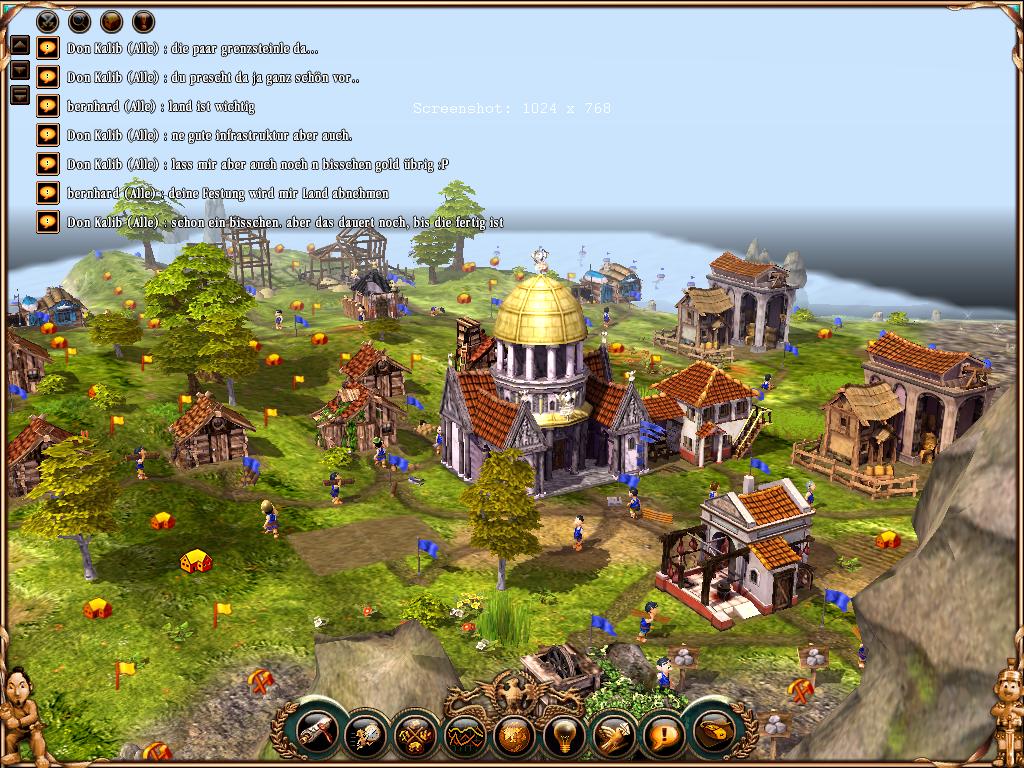Click the magnifying glass message filter

click(79, 21)
